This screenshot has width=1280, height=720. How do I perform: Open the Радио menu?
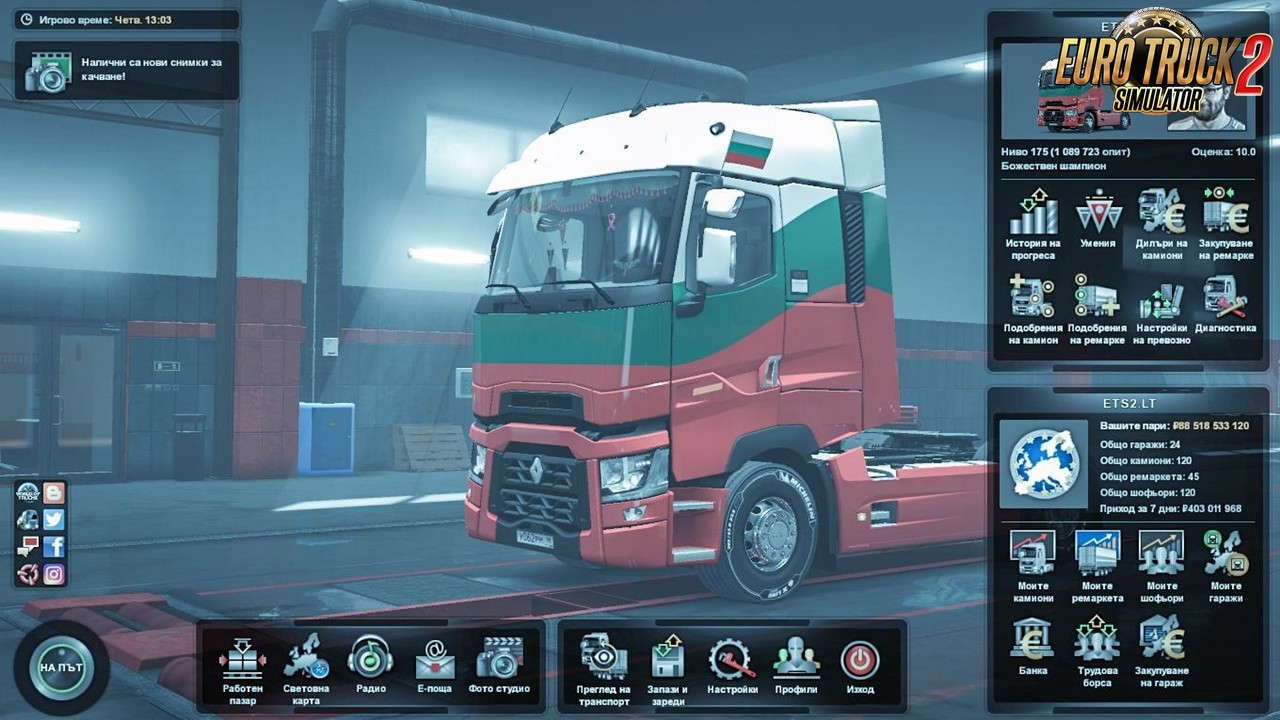point(370,663)
